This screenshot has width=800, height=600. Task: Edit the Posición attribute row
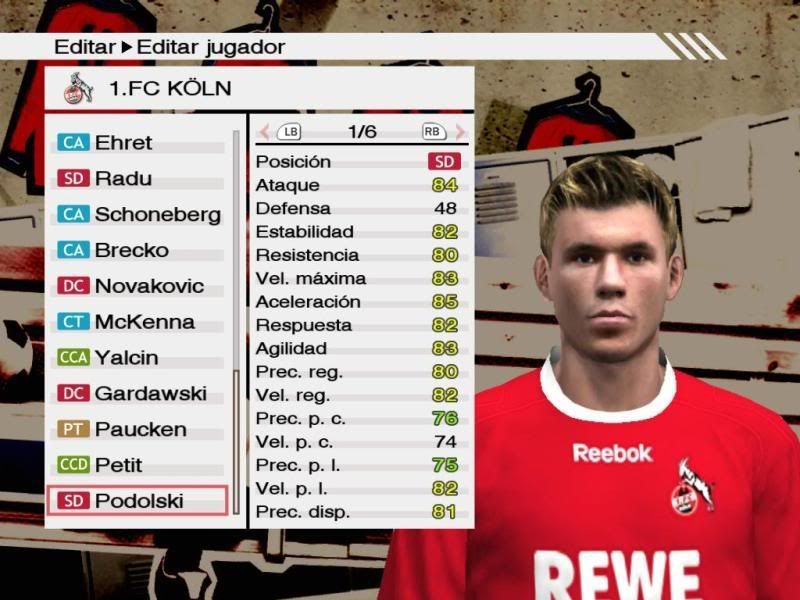pyautogui.click(x=358, y=162)
